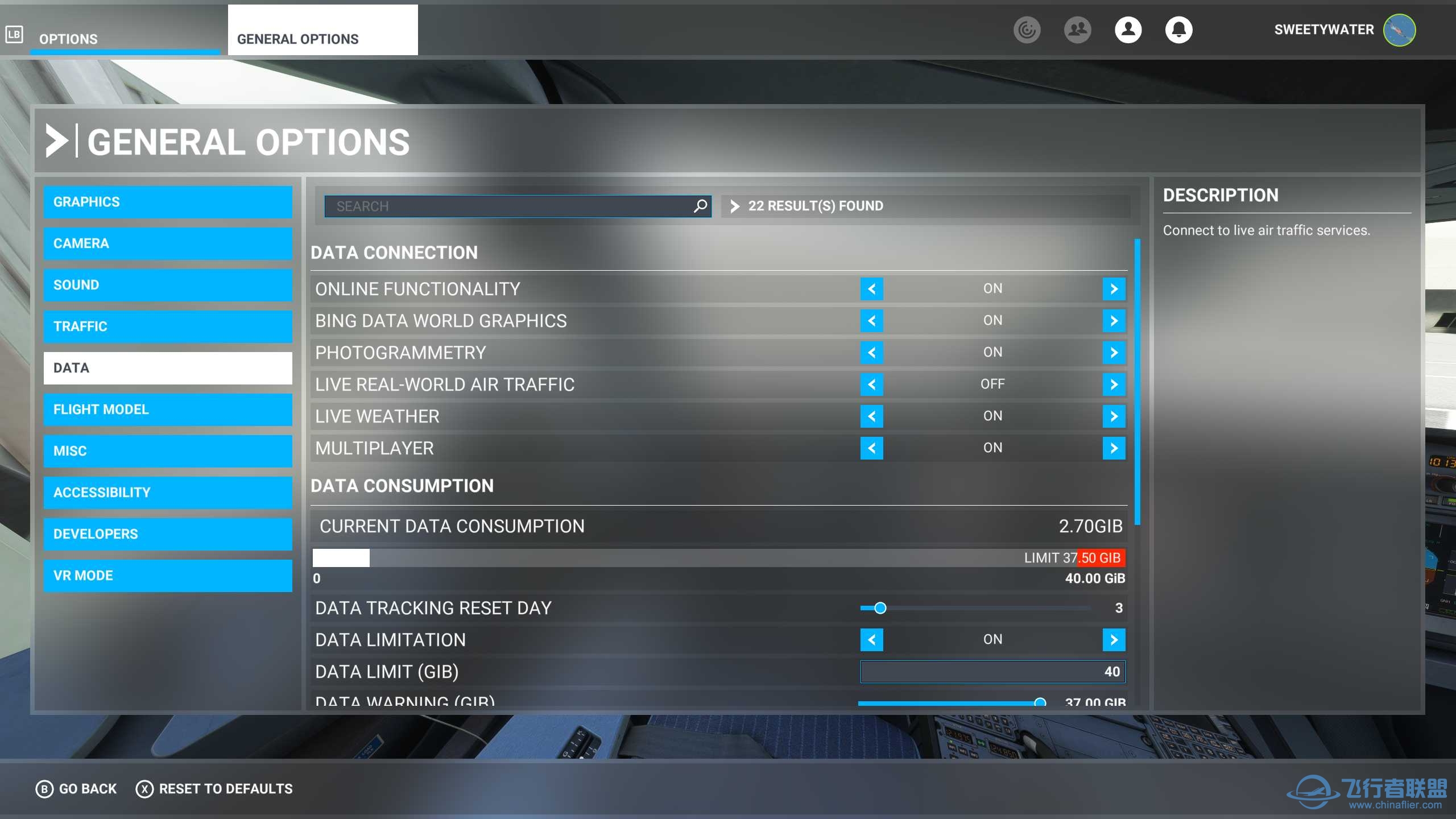Go back to the Options tab
Screen dimensions: 1456x819
point(68,39)
